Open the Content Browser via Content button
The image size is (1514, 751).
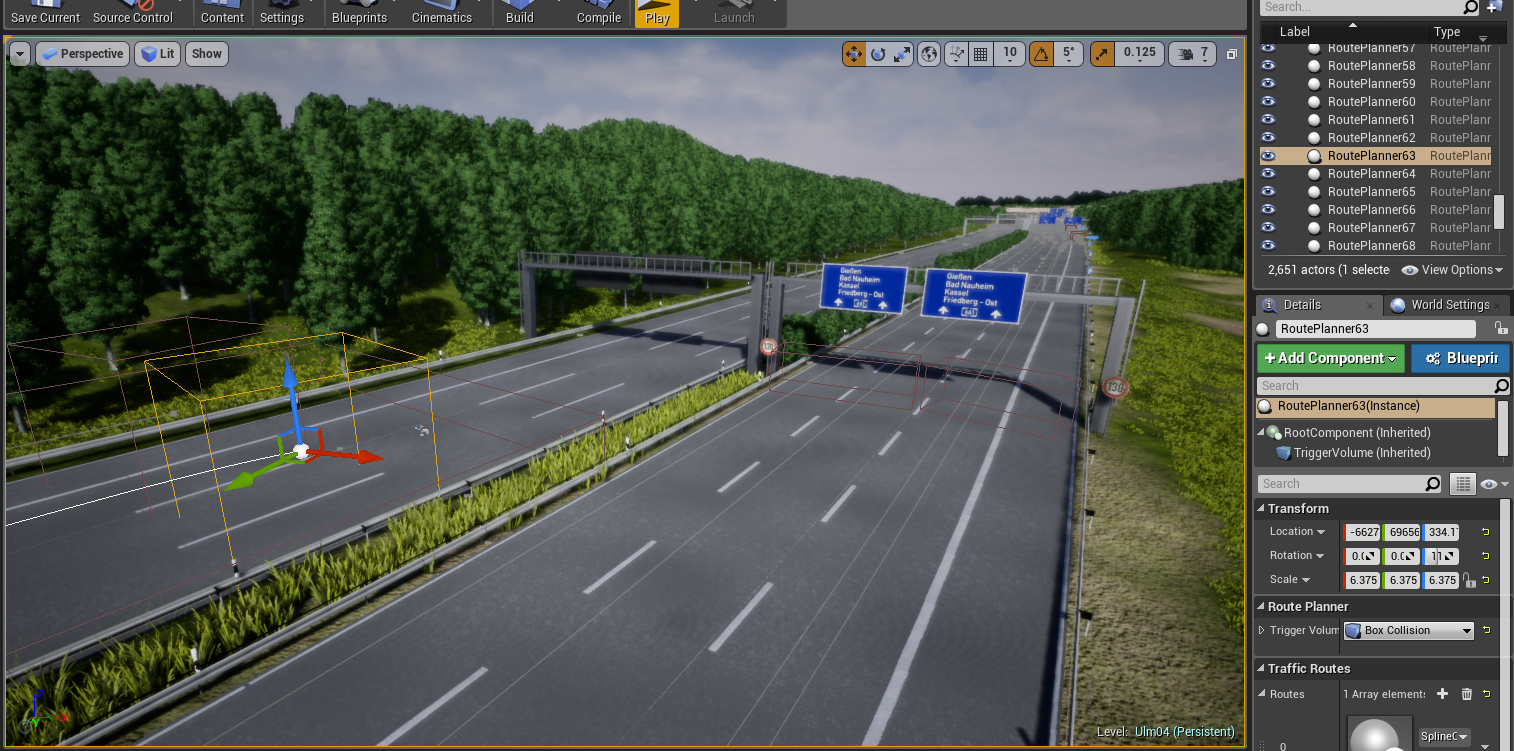(221, 13)
